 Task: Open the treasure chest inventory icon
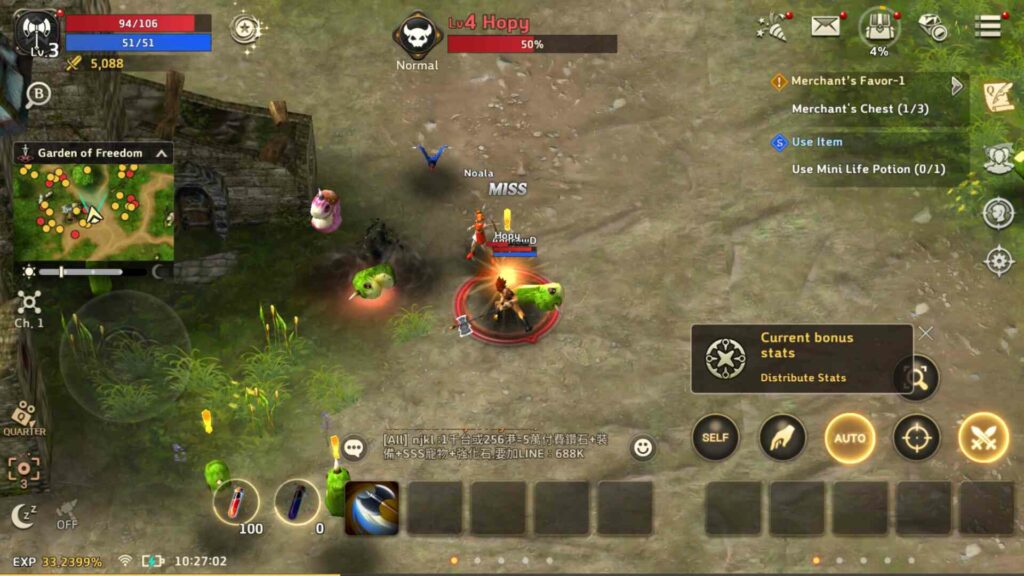click(x=878, y=27)
